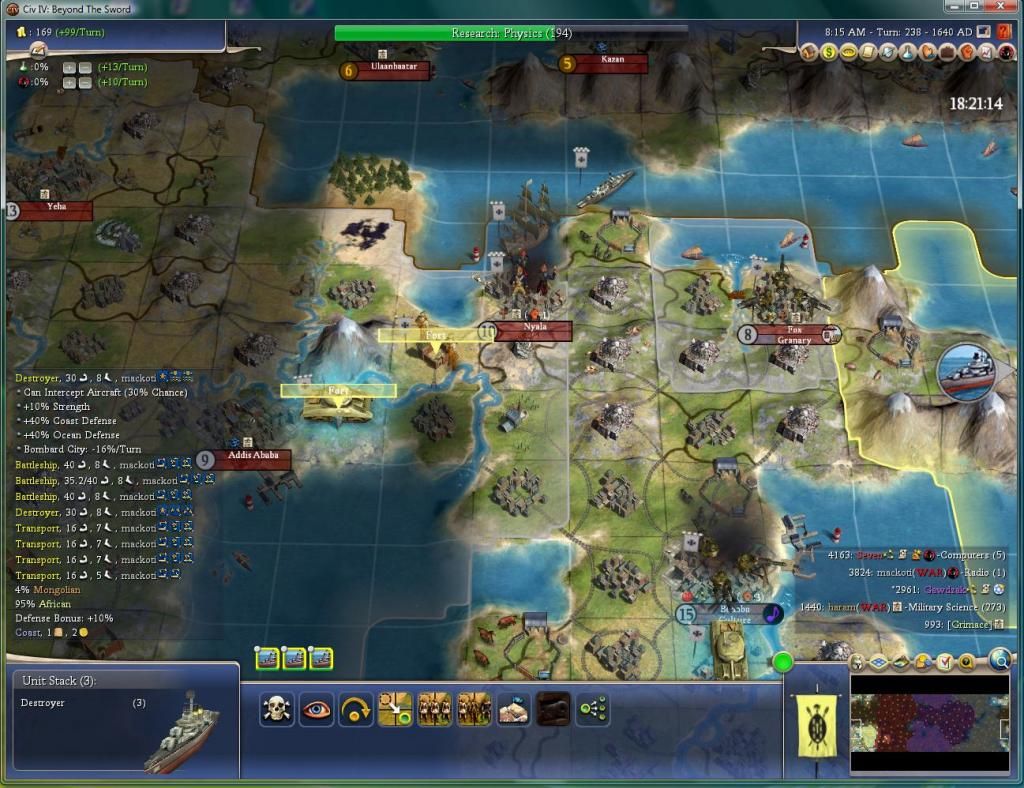The height and width of the screenshot is (788, 1024).
Task: Minimize the Civ IV window
Action: [x=953, y=8]
